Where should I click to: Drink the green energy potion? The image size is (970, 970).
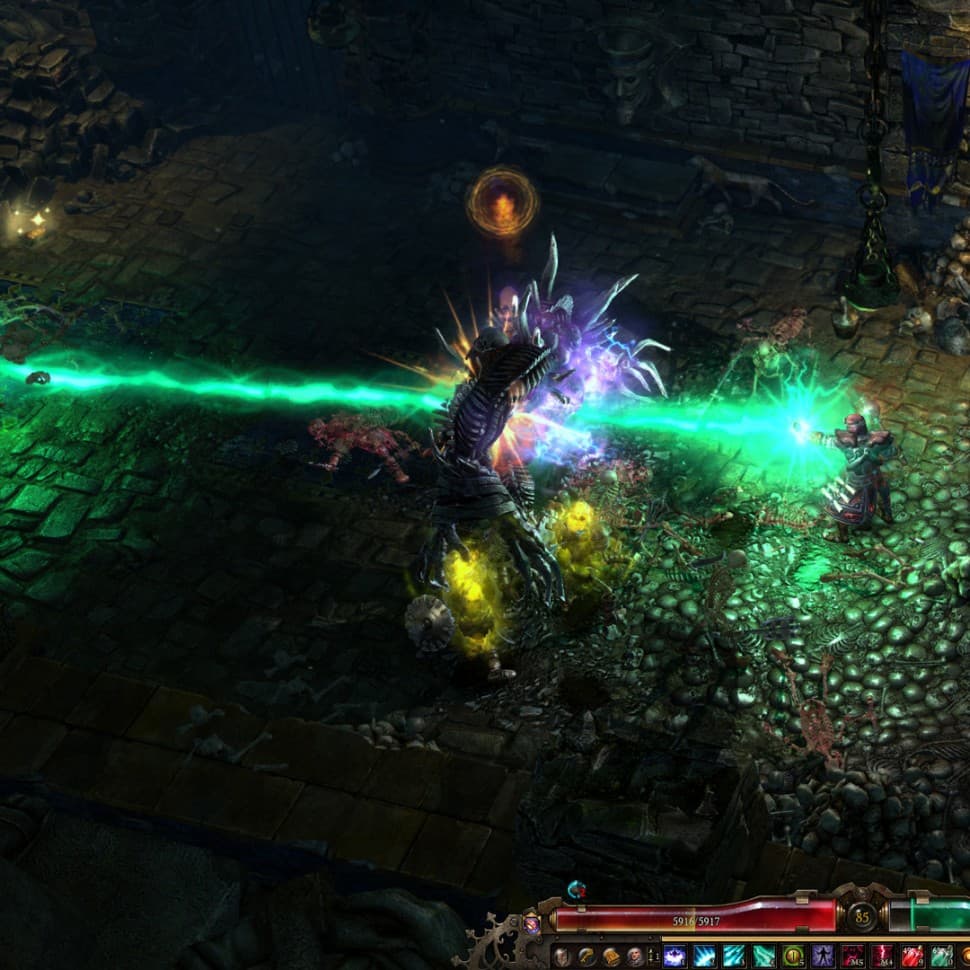[942, 956]
